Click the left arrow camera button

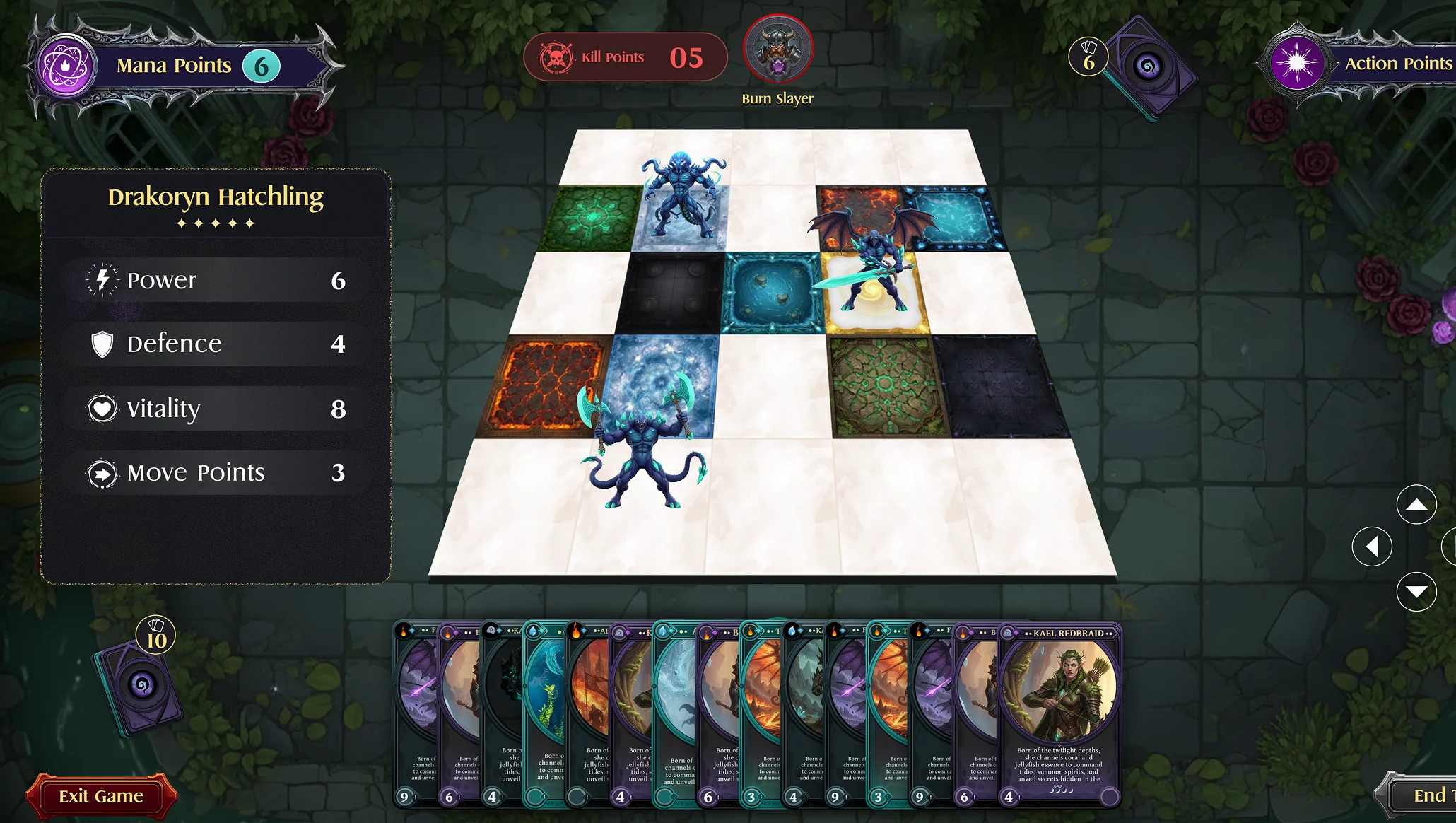tap(1372, 547)
